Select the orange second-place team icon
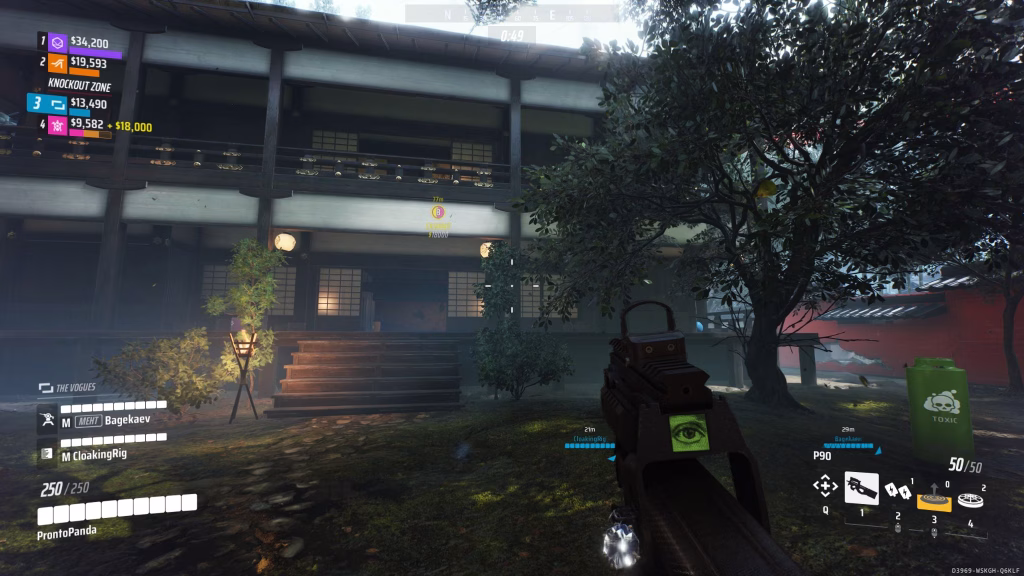Image resolution: width=1024 pixels, height=576 pixels. 58,64
